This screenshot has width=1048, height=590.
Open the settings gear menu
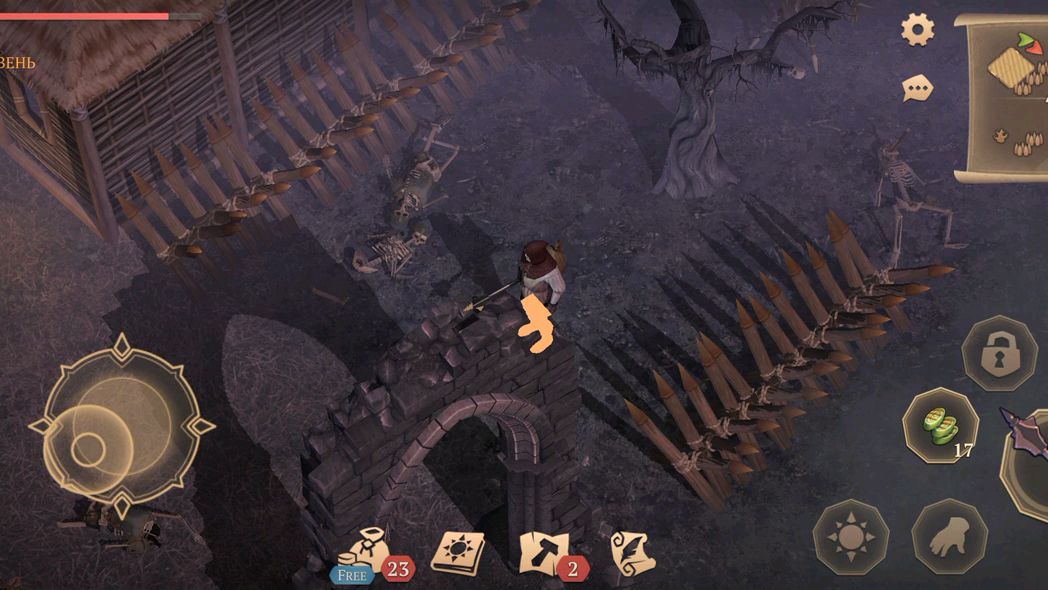coord(917,29)
